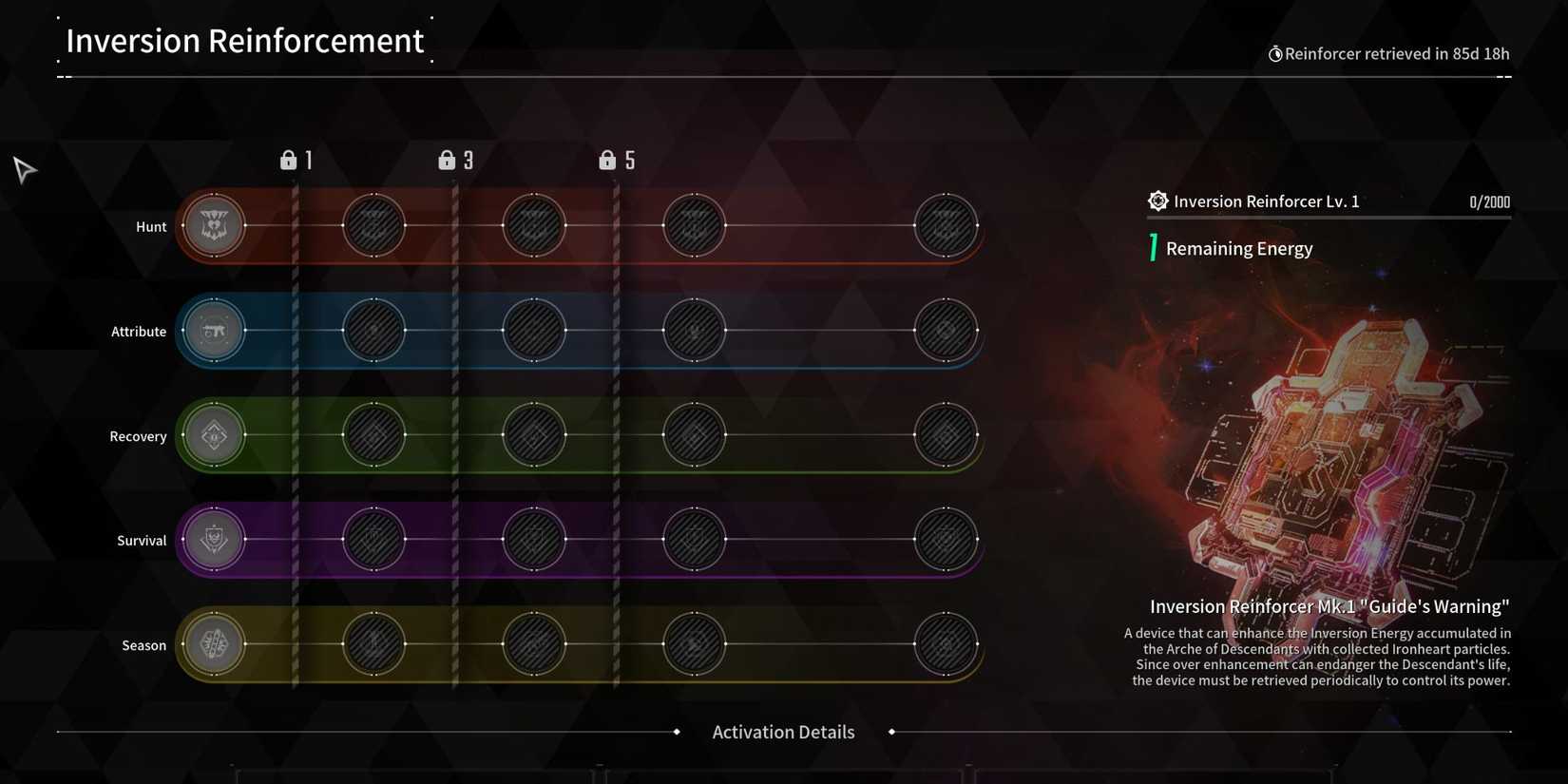Activate the second node on the Hunt track

coord(373,225)
